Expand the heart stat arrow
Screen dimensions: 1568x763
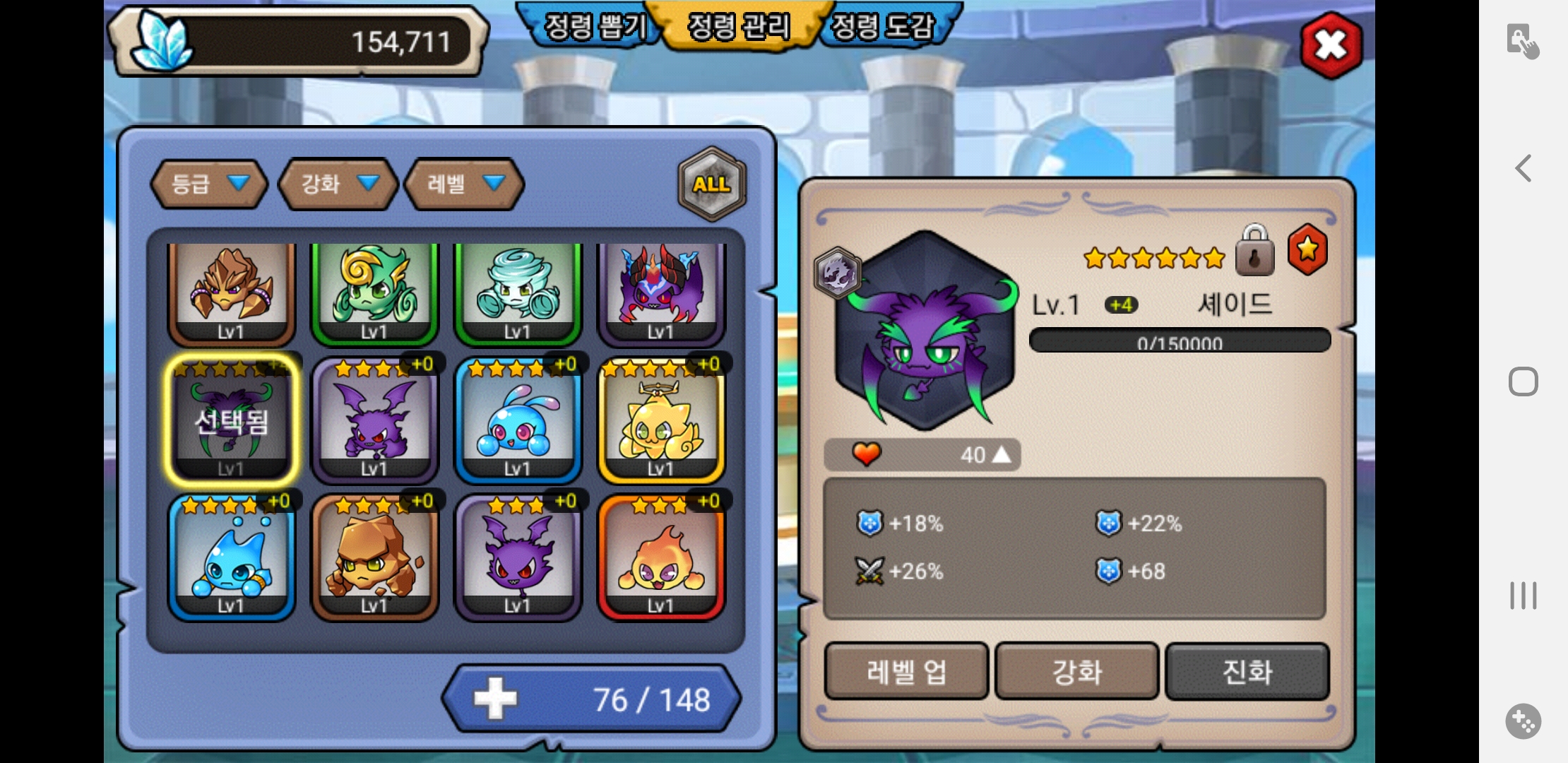point(1002,455)
